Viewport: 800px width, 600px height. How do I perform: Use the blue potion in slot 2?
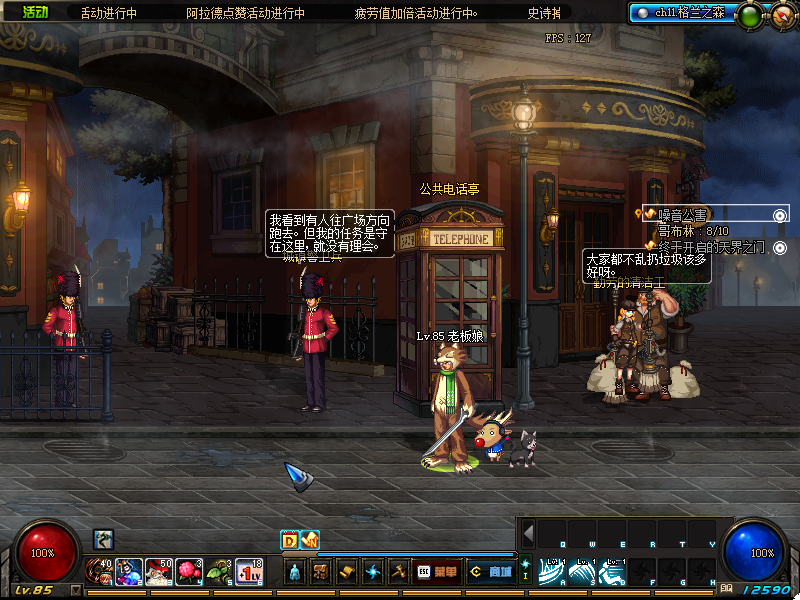coord(129,572)
